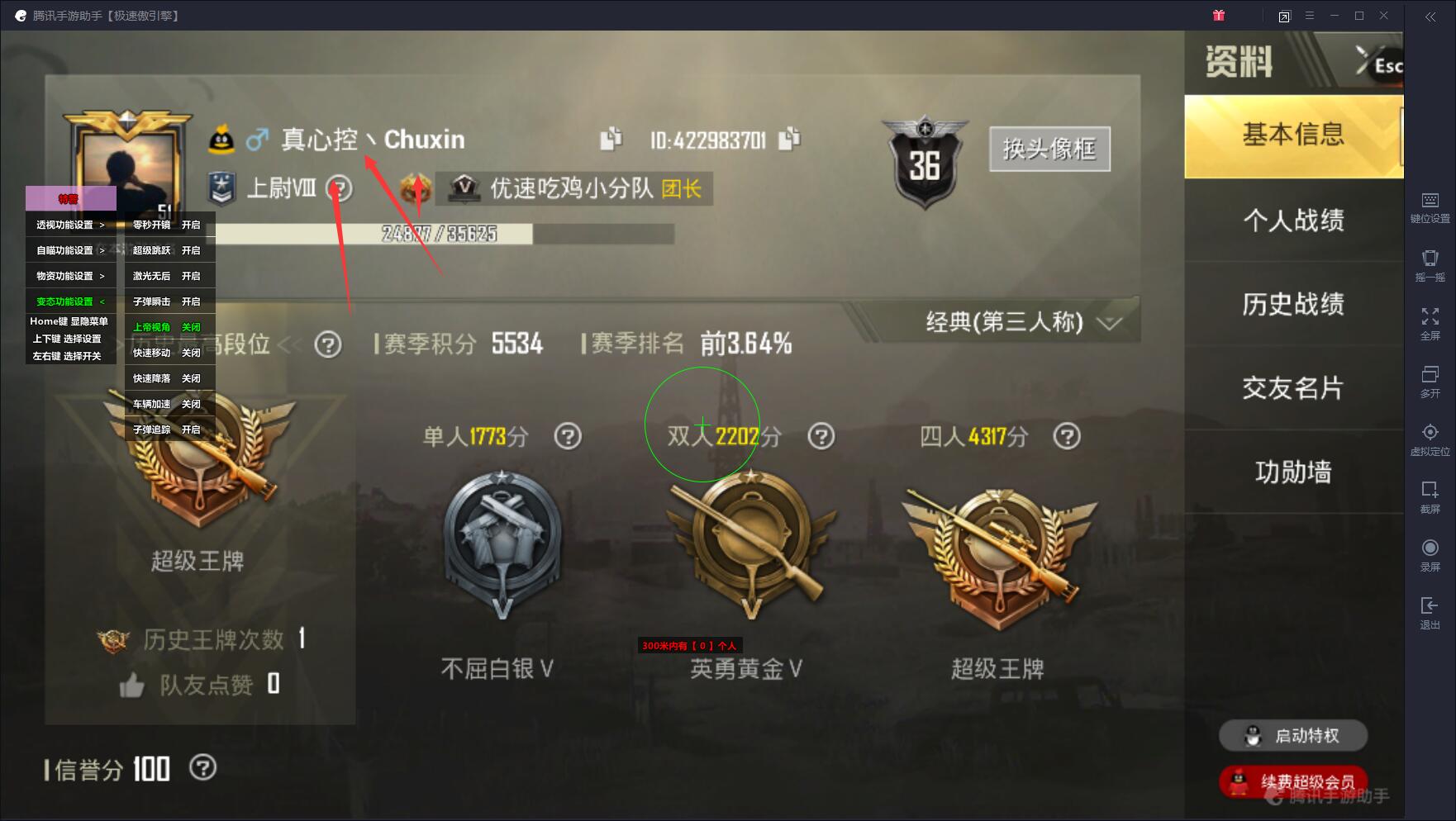
Task: Click the experience progress bar showing 24877/35625
Action: point(438,235)
